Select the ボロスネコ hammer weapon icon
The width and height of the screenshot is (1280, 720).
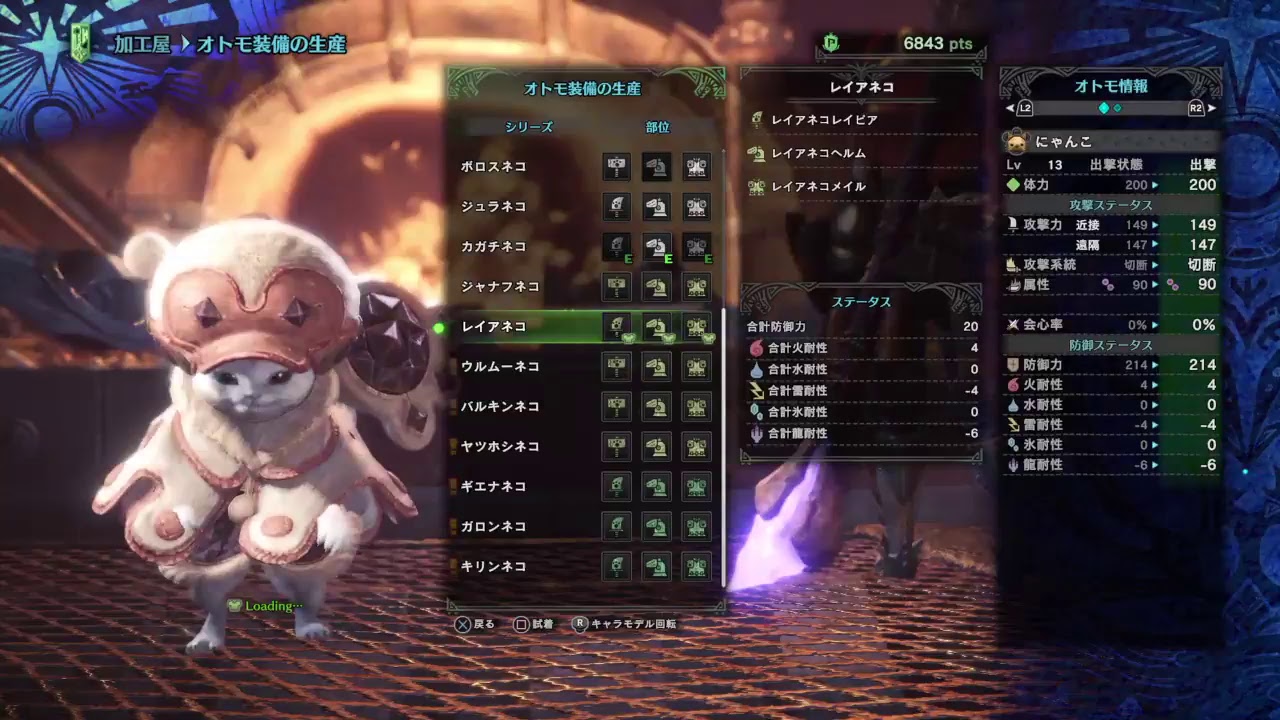(x=617, y=167)
